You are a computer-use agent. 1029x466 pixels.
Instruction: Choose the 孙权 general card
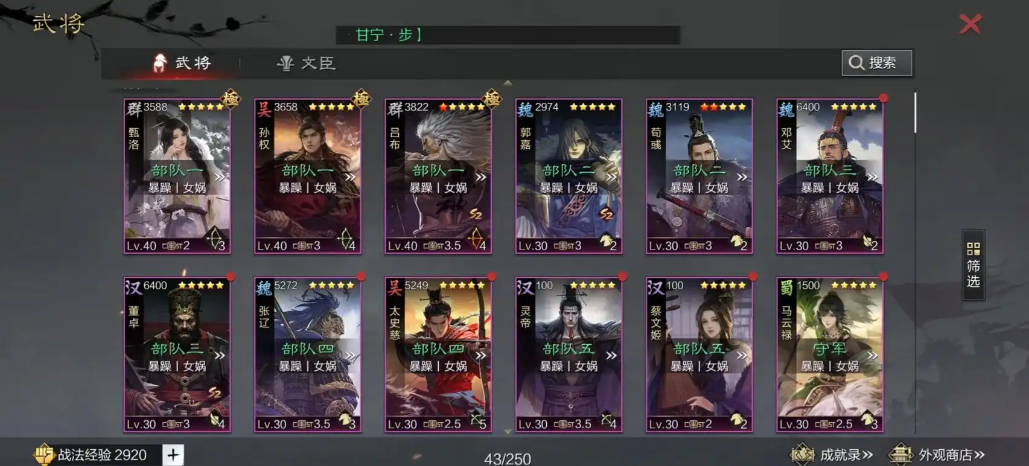pyautogui.click(x=307, y=175)
